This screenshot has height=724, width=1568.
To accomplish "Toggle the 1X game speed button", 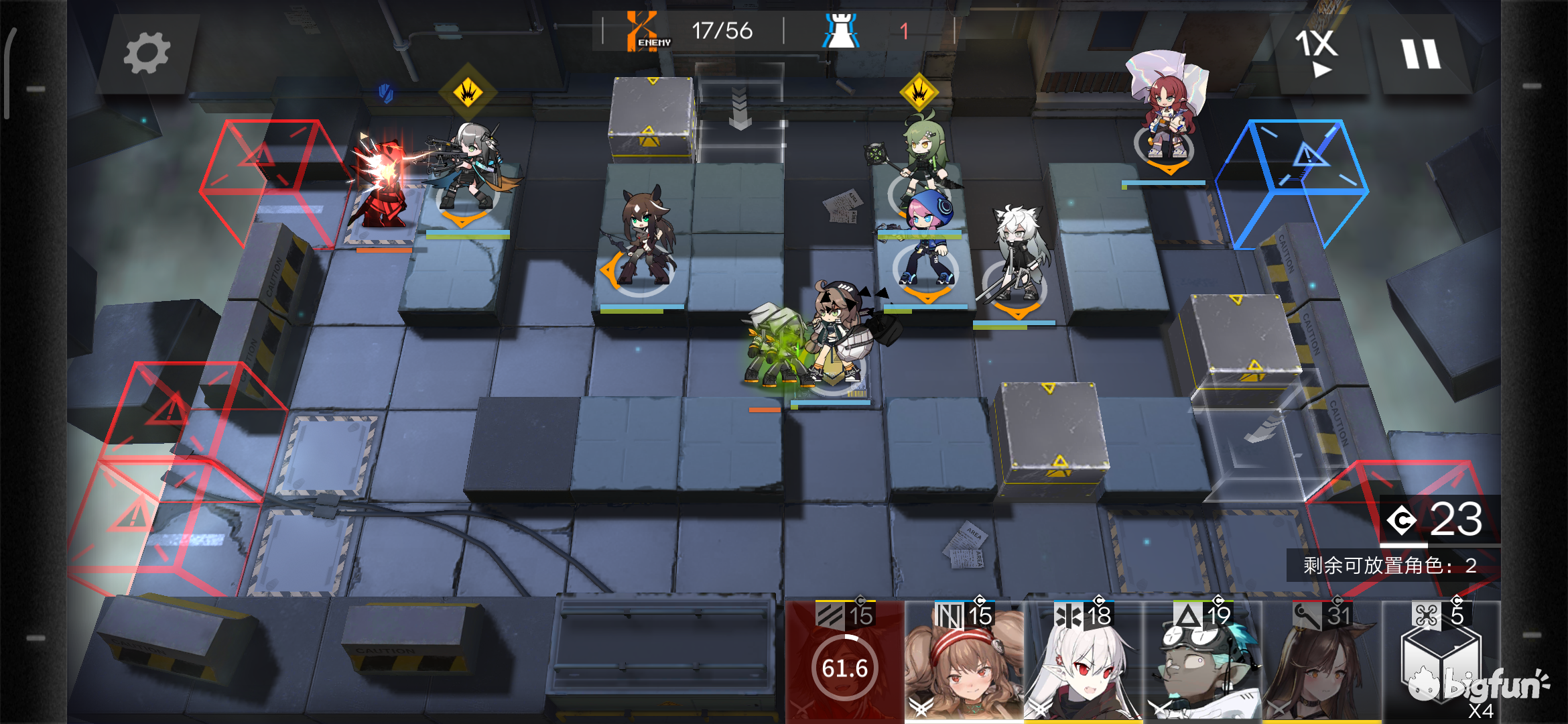I will pos(1317,52).
